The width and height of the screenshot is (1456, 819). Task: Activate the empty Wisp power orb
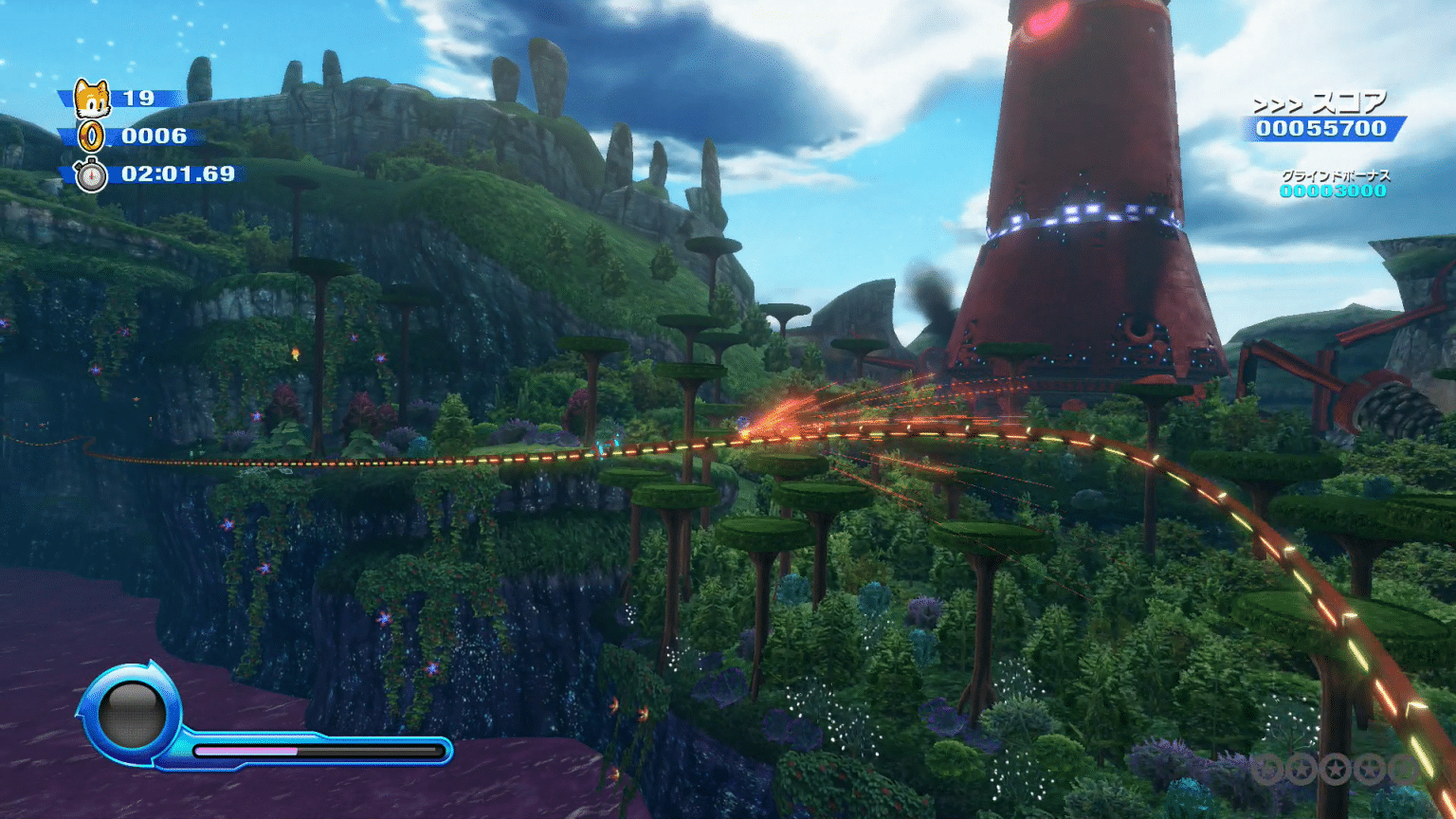coord(132,716)
